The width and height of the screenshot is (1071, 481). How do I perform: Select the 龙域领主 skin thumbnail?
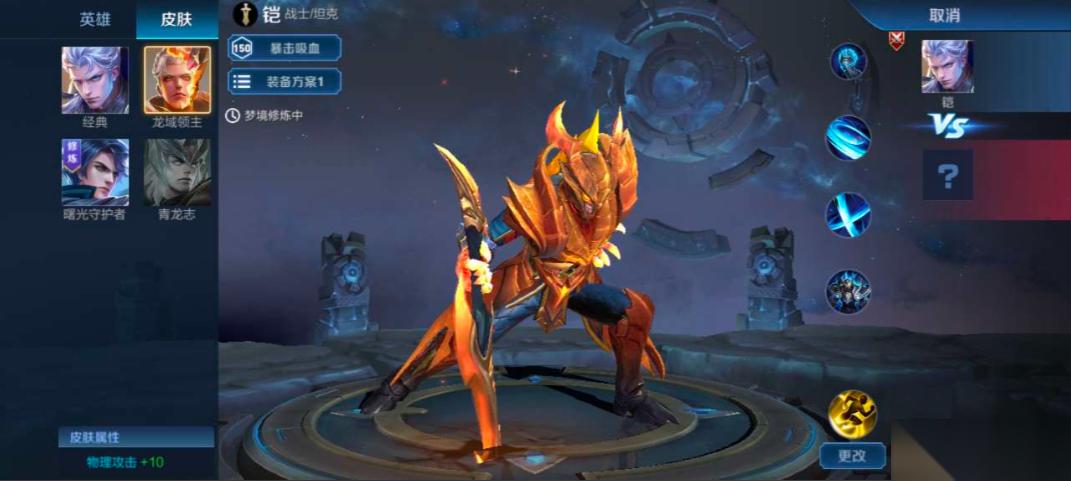click(x=177, y=80)
